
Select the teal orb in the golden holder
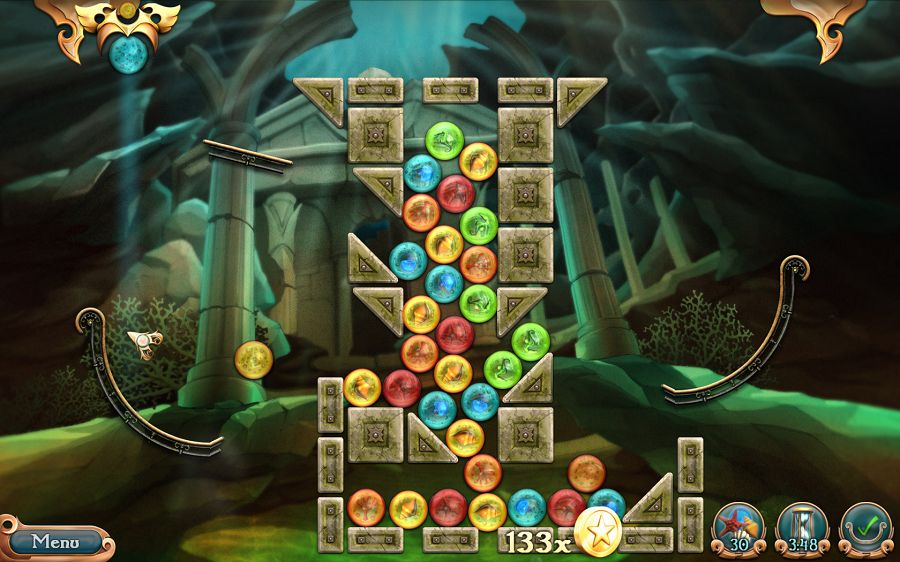(x=130, y=50)
